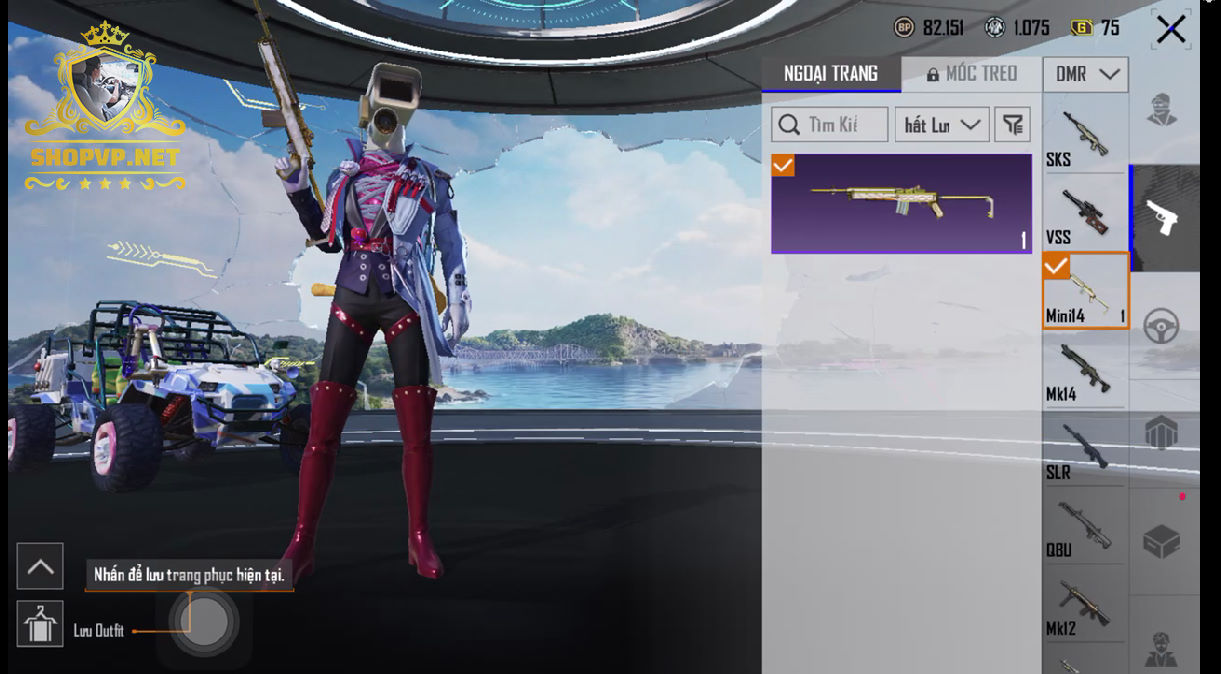
Task: Choose QBU from the weapon list
Action: coord(1085,526)
